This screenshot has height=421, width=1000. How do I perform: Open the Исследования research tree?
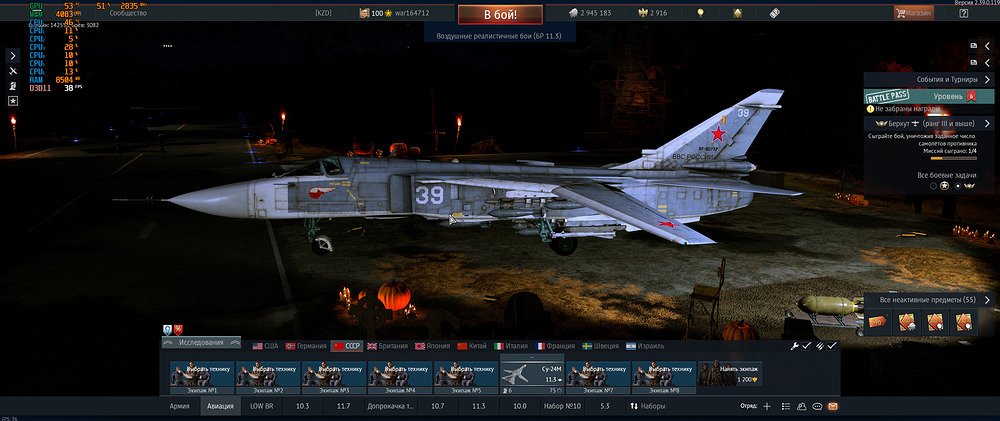coord(201,343)
